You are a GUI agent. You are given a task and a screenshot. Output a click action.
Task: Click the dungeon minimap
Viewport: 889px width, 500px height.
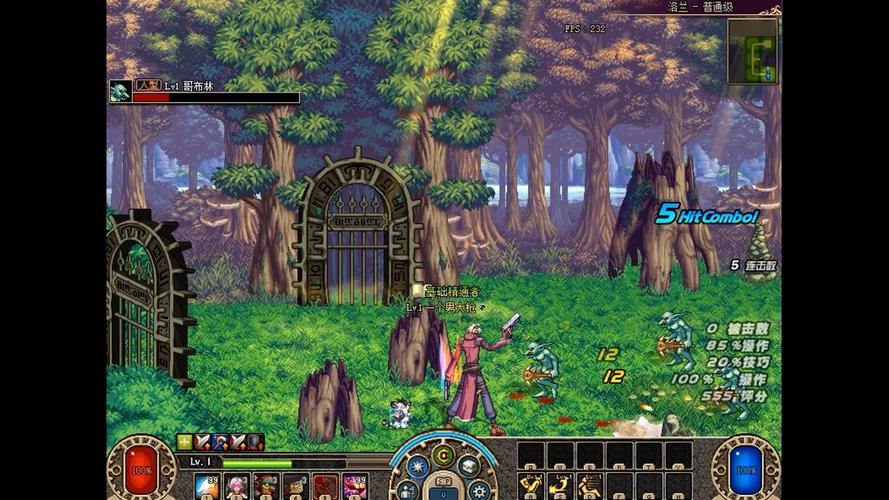pos(752,51)
